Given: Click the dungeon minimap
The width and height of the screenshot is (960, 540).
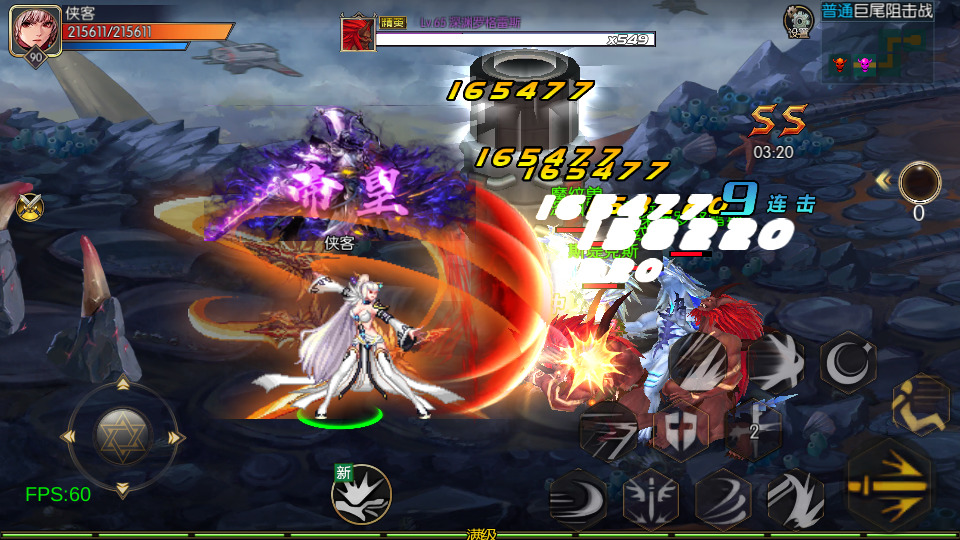Looking at the screenshot, I should point(877,53).
